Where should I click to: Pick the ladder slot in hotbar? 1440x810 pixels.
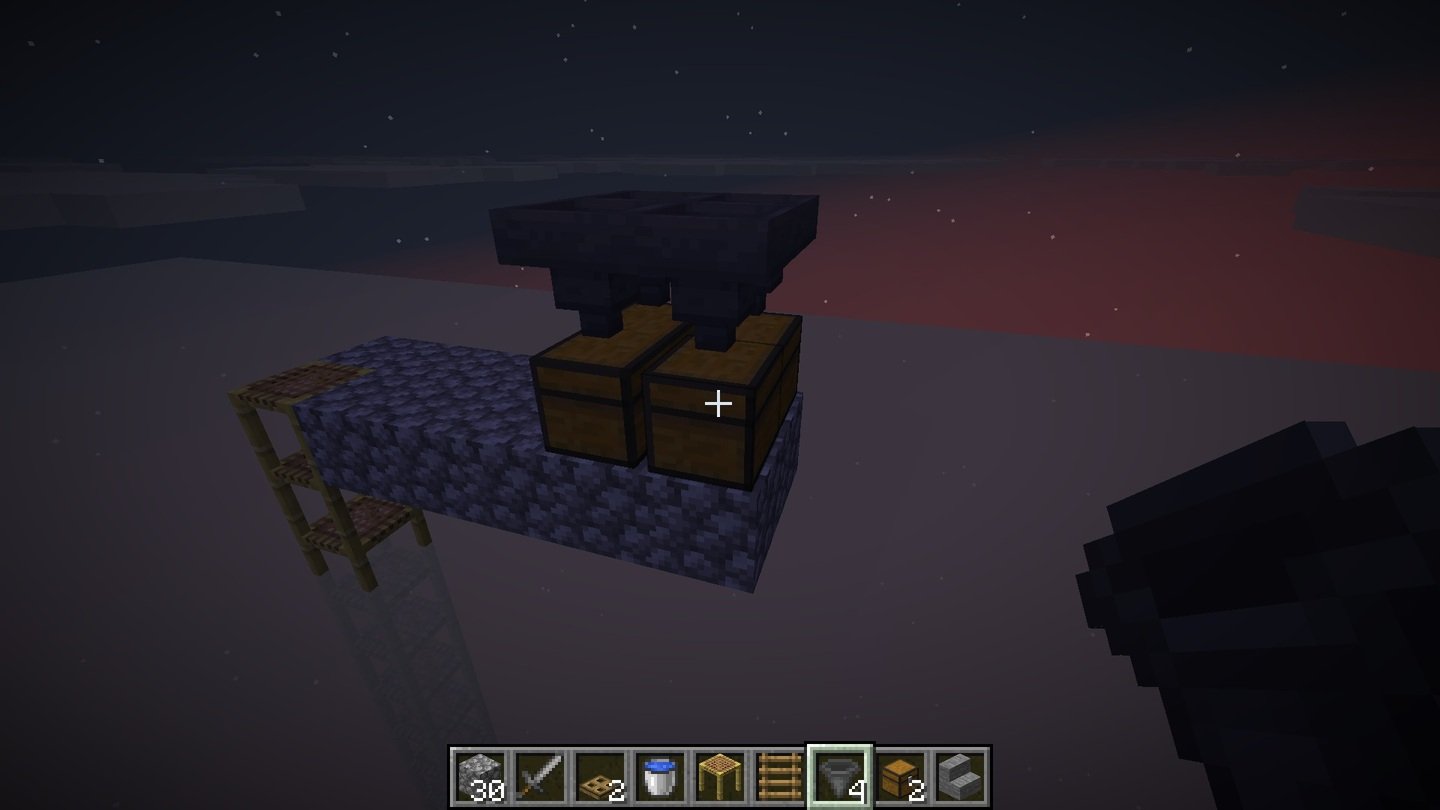(x=779, y=776)
